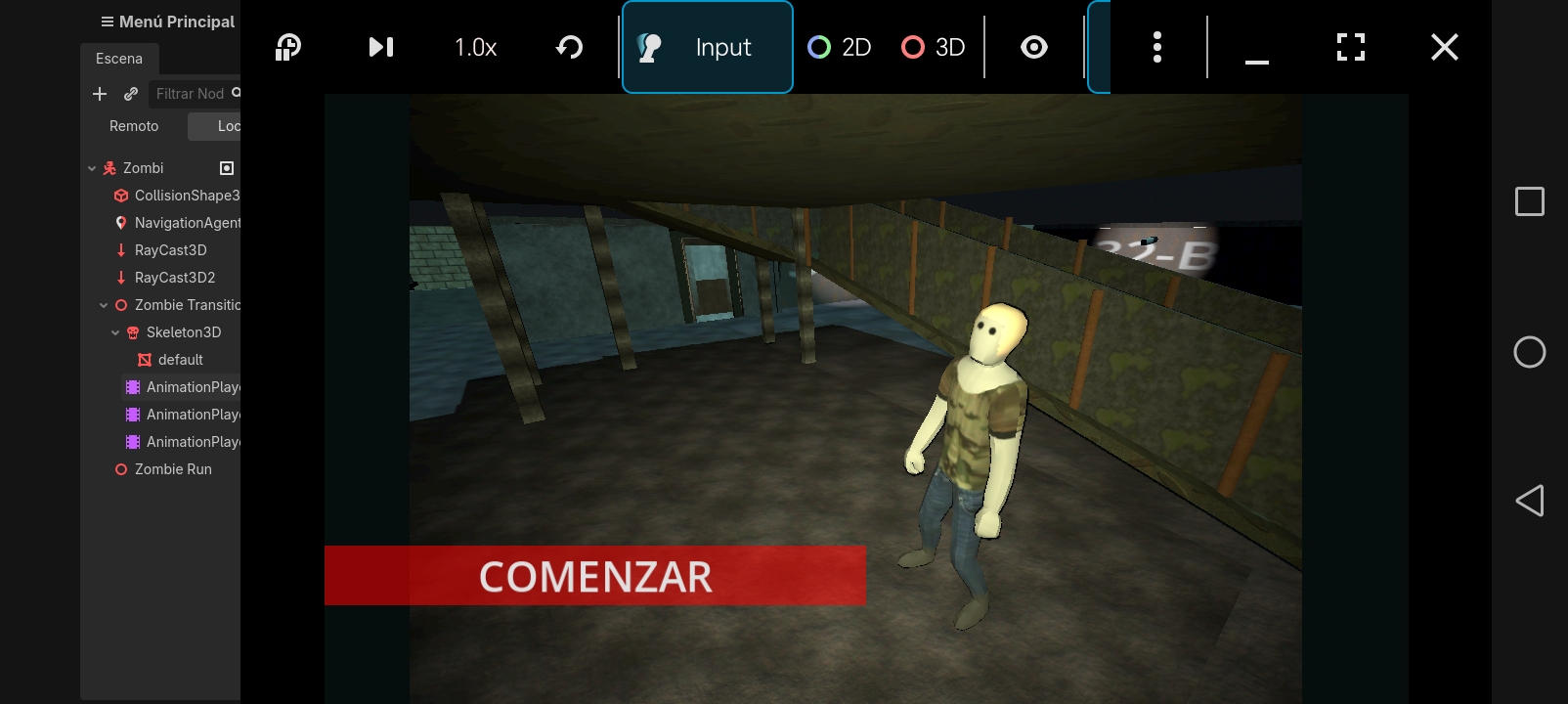The image size is (1568, 704).
Task: Switch to the Remoto tab
Action: click(134, 125)
